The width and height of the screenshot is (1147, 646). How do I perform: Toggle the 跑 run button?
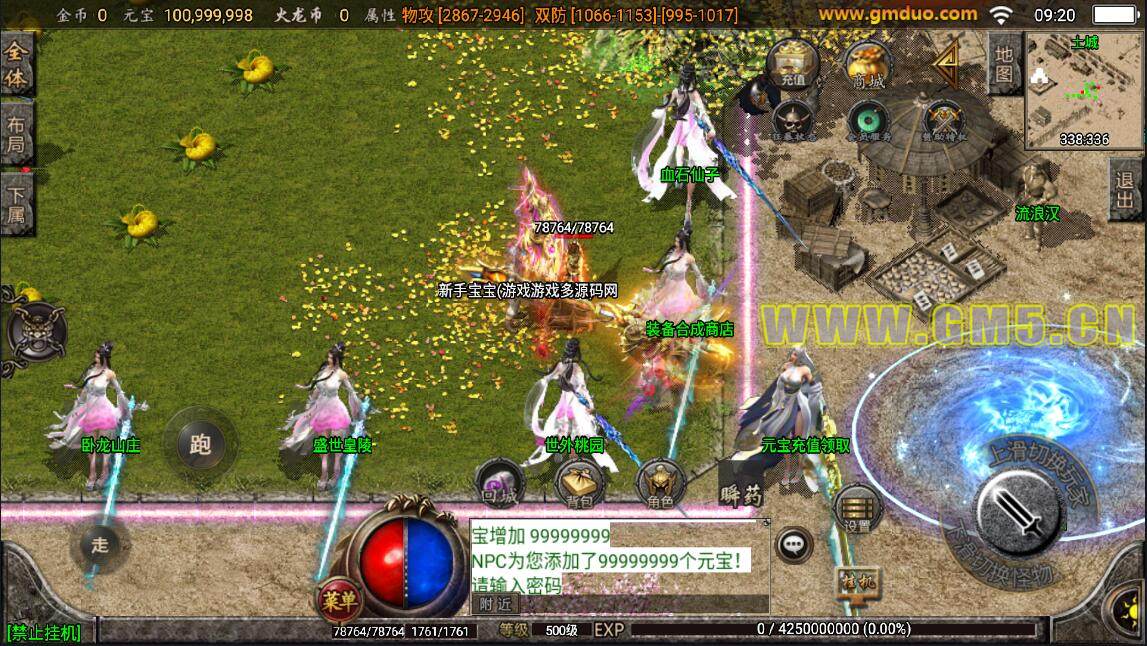pyautogui.click(x=200, y=444)
